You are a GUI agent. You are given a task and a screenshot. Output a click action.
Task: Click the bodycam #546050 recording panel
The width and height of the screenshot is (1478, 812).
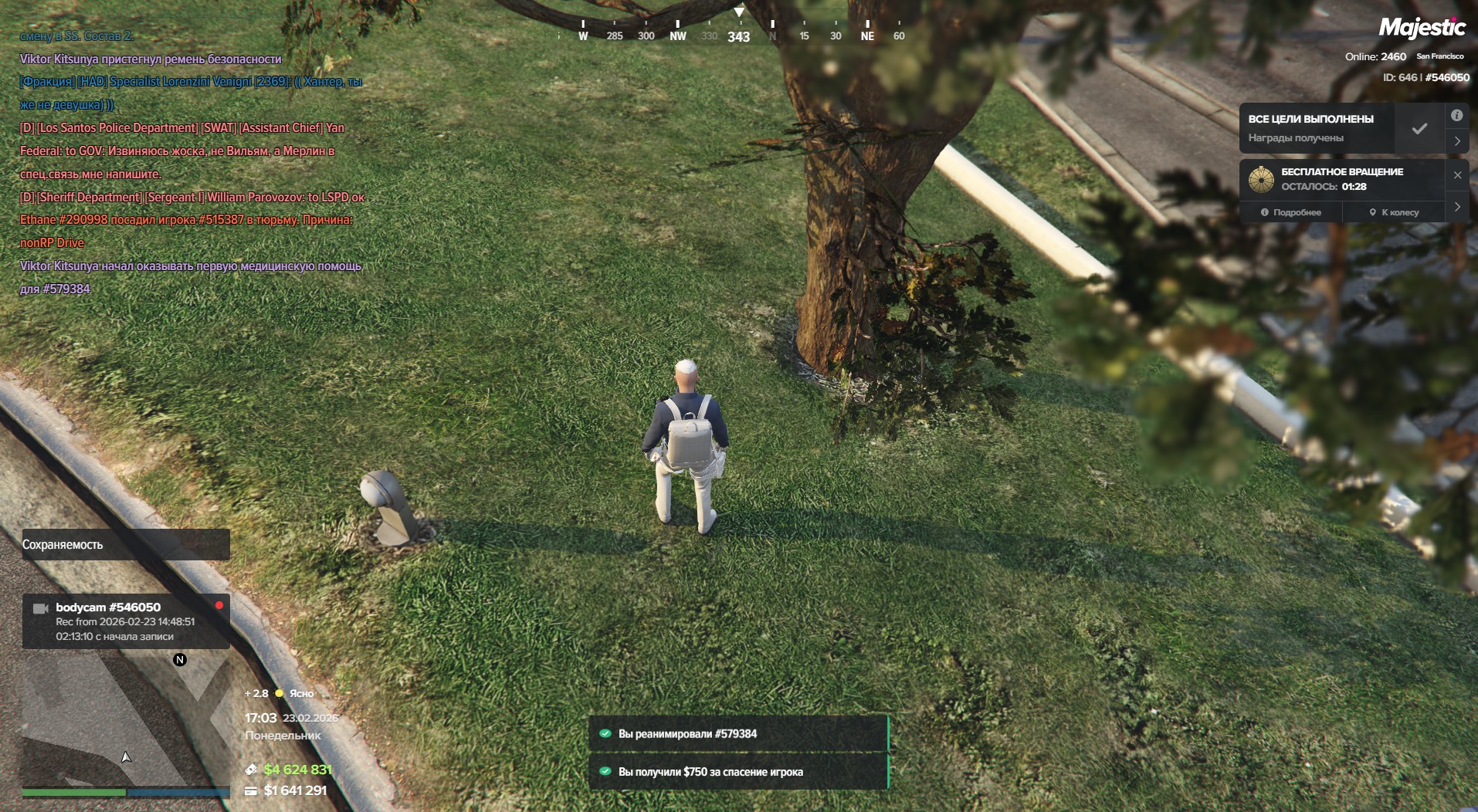tap(125, 621)
